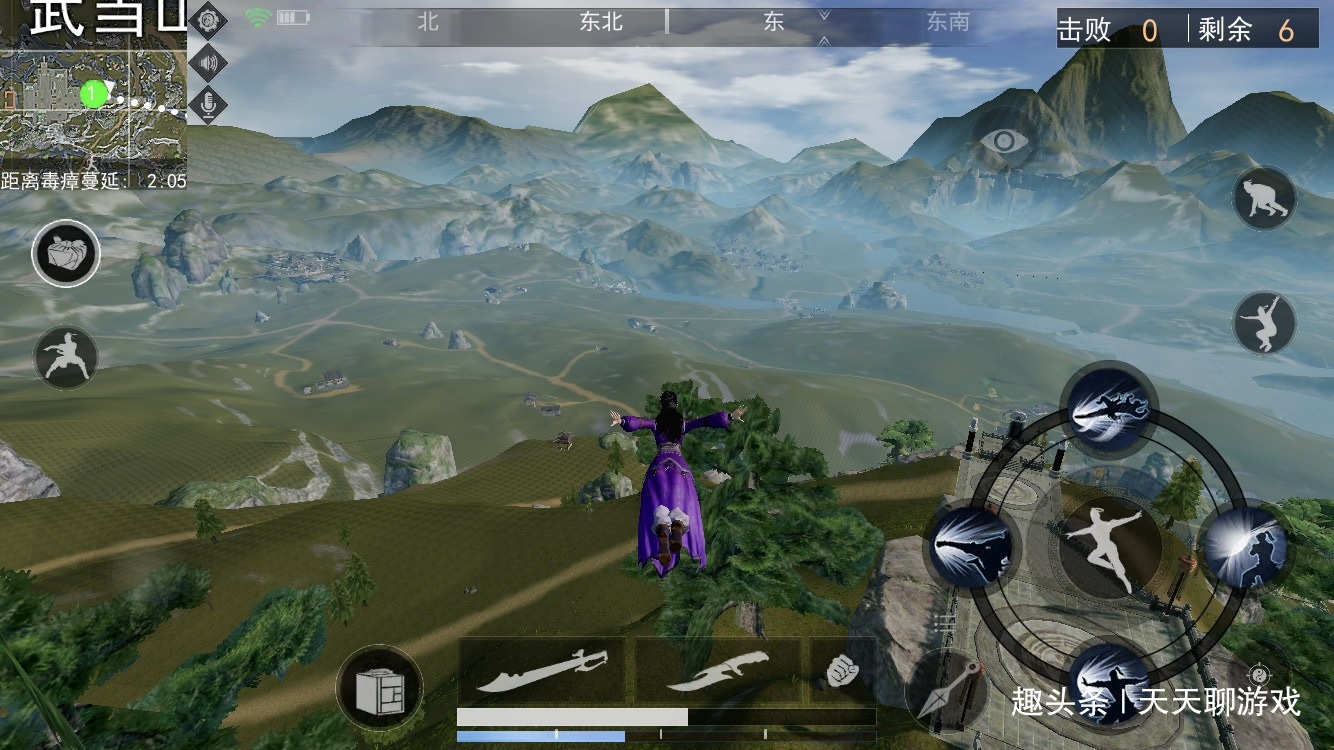Throw the kunai dart
The image size is (1334, 750).
click(x=947, y=688)
